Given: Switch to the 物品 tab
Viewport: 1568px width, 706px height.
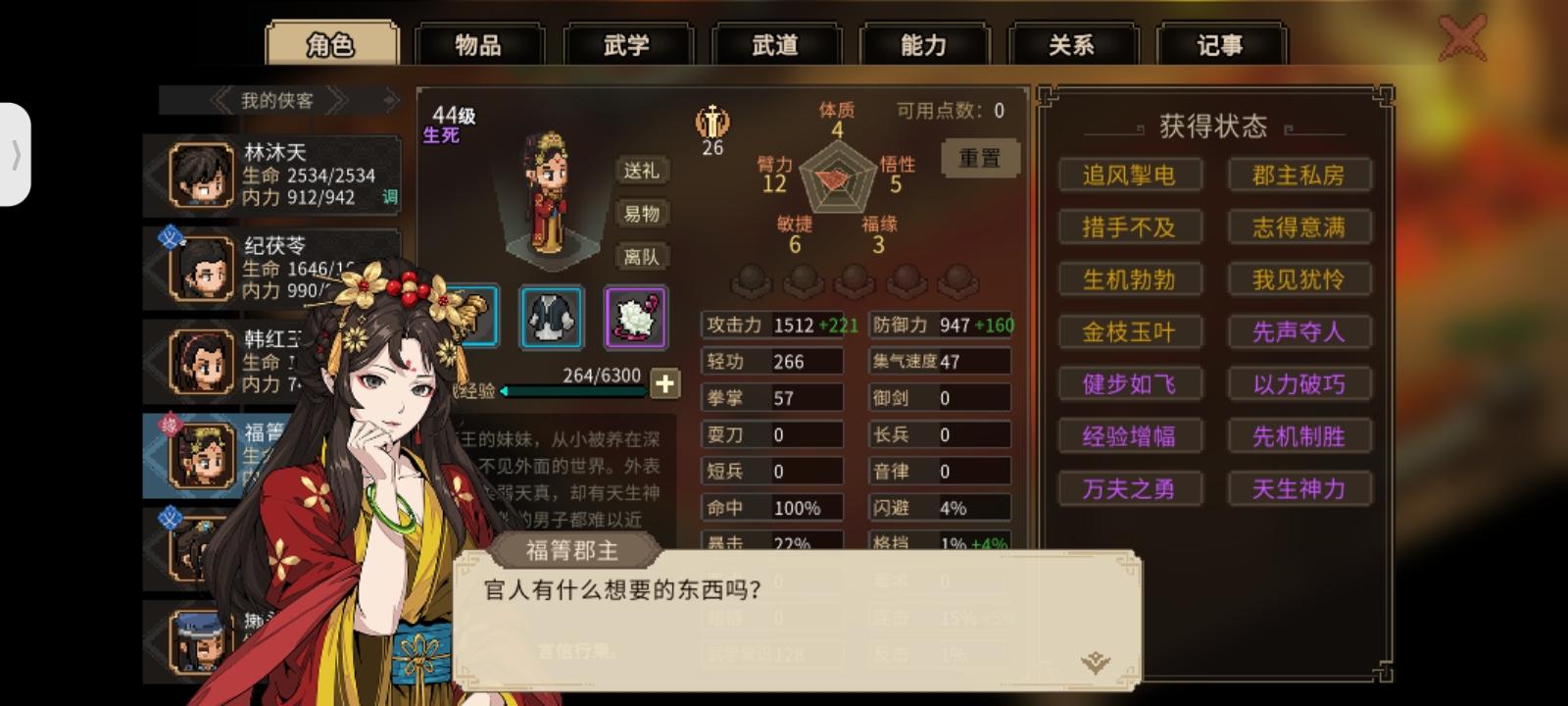Looking at the screenshot, I should point(480,41).
